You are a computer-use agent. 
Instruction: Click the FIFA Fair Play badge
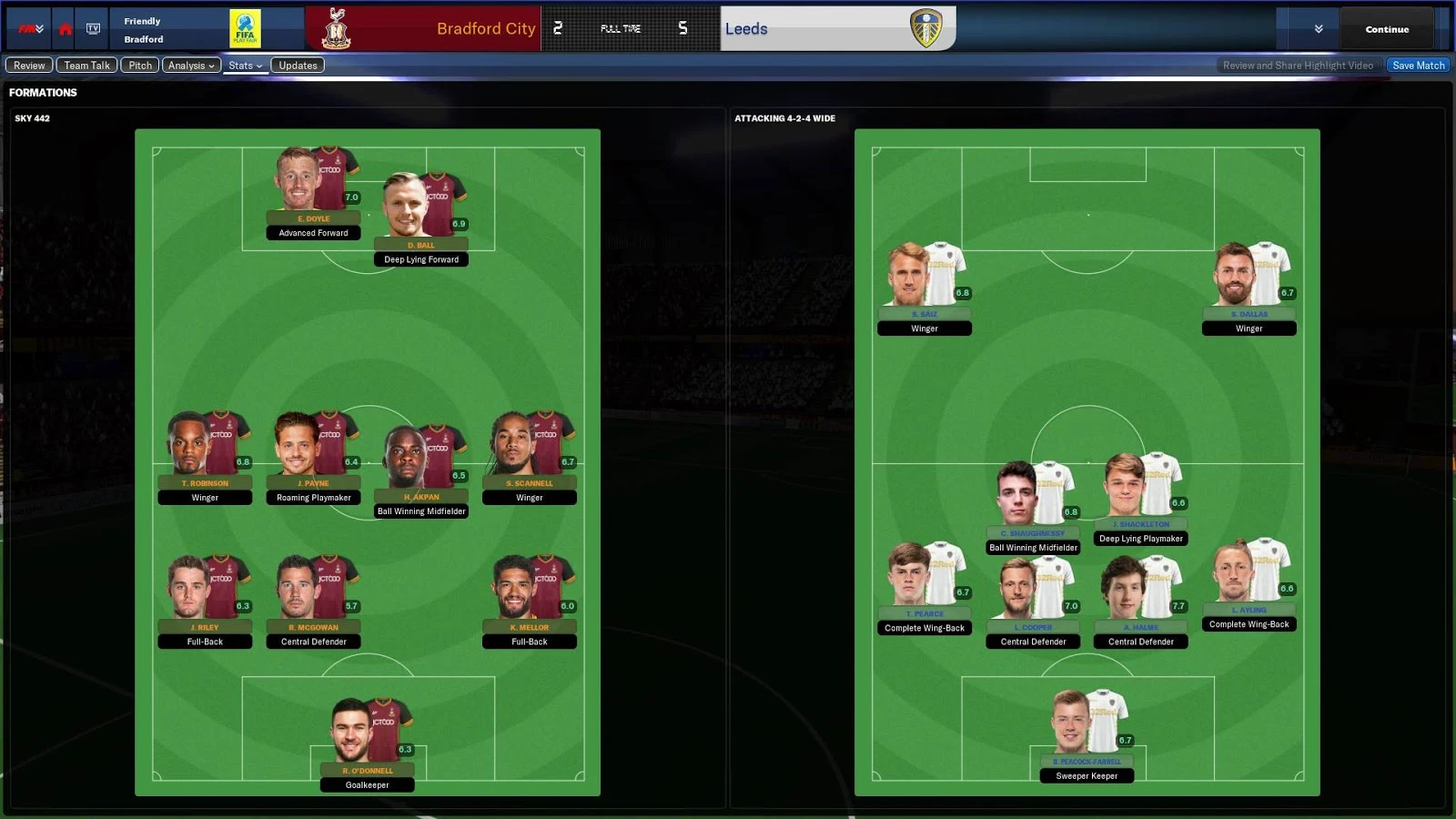(248, 28)
